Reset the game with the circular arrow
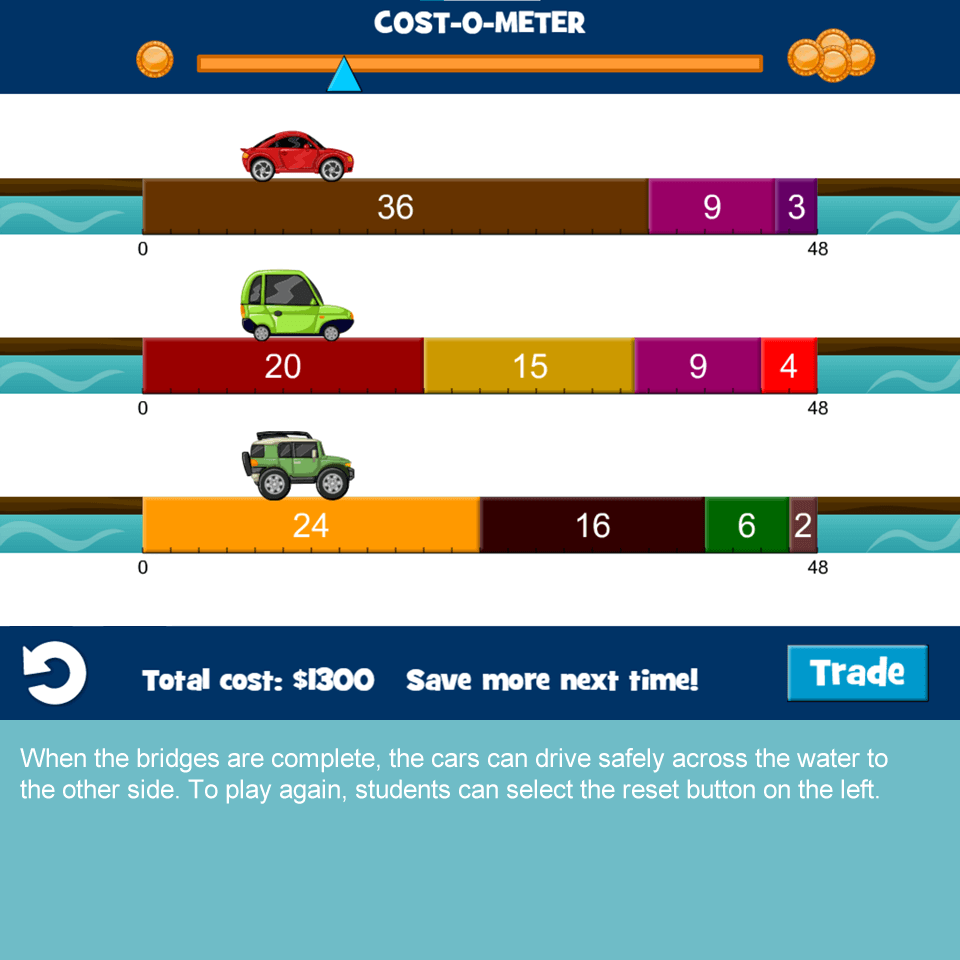The height and width of the screenshot is (960, 960). tap(54, 673)
